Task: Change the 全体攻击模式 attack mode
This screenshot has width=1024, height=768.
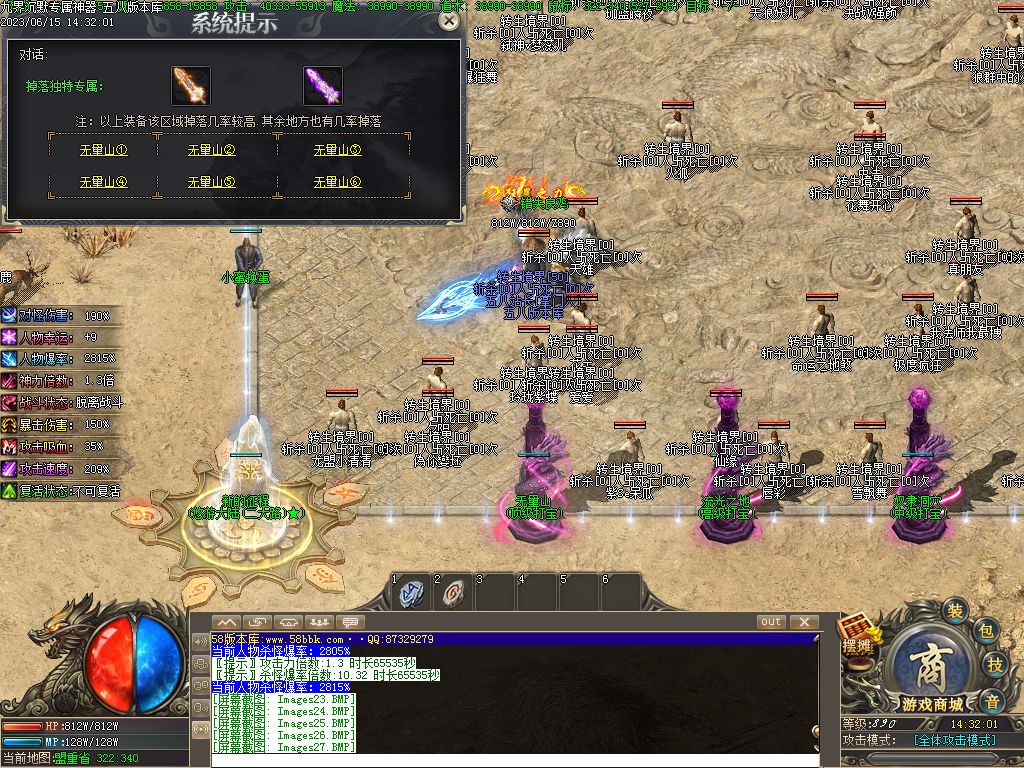Action: [x=954, y=740]
